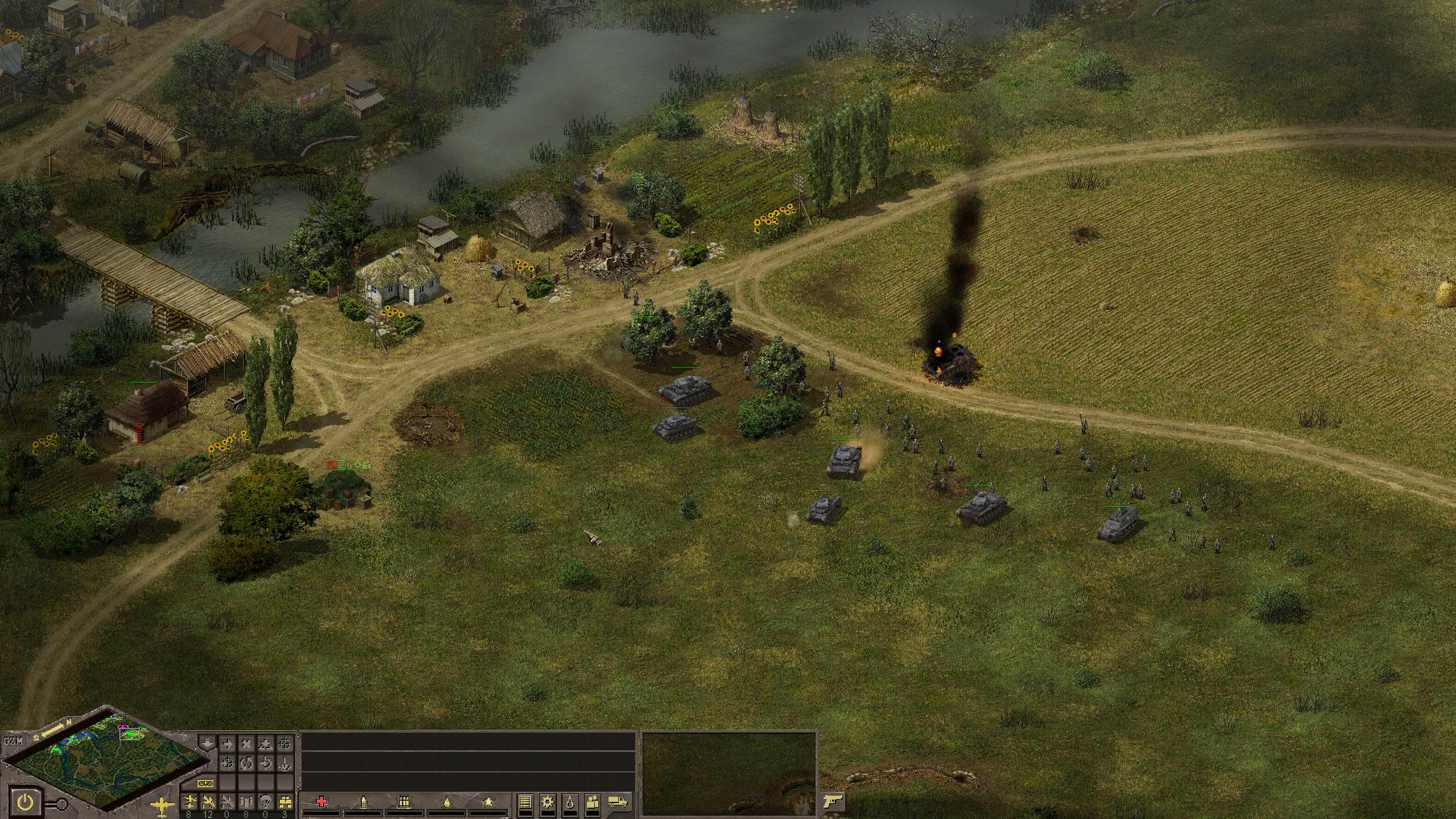Select the pistol icon tab
This screenshot has height=819, width=1456.
click(833, 802)
